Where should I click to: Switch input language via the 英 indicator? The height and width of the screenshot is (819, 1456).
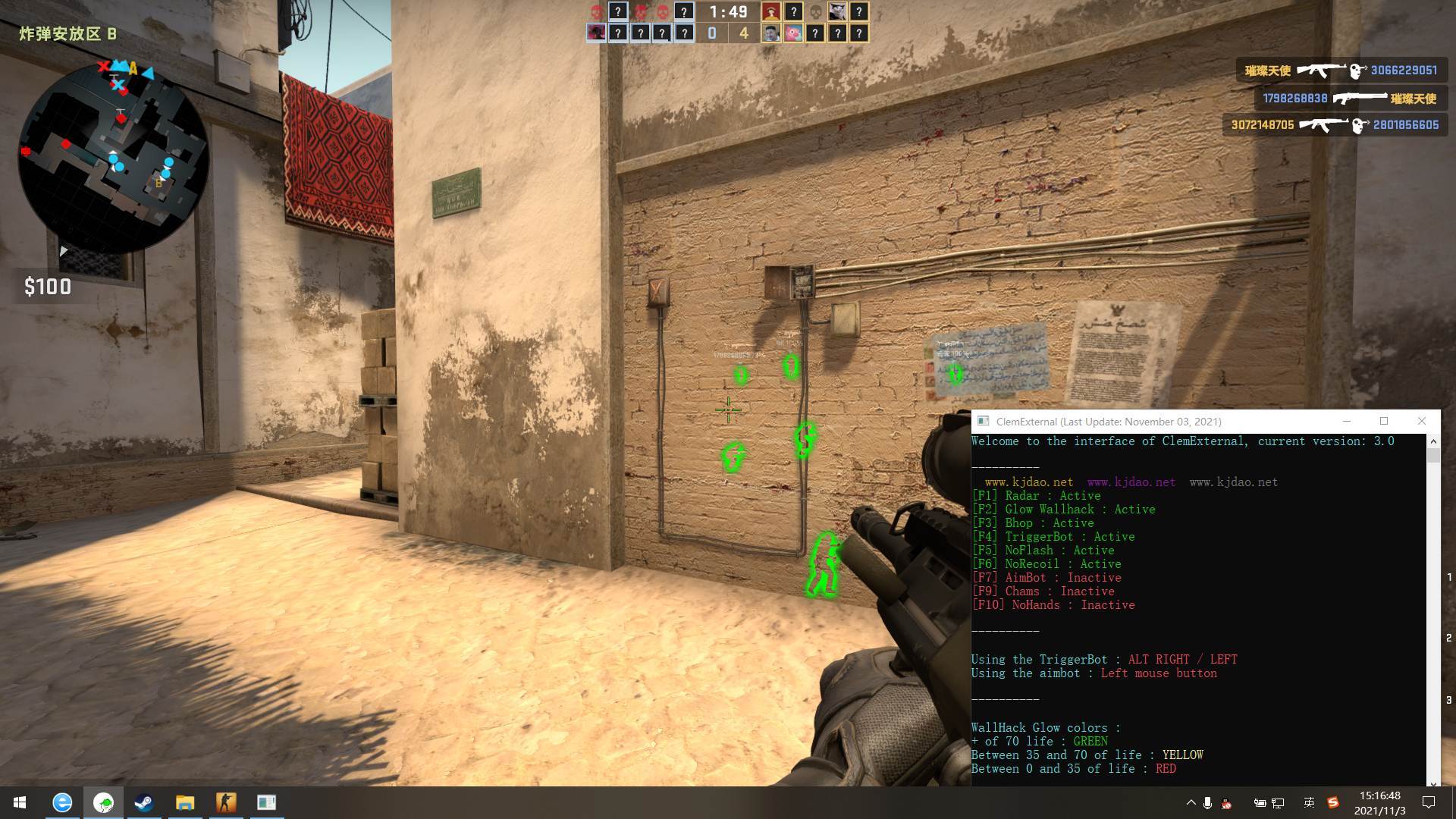1308,802
